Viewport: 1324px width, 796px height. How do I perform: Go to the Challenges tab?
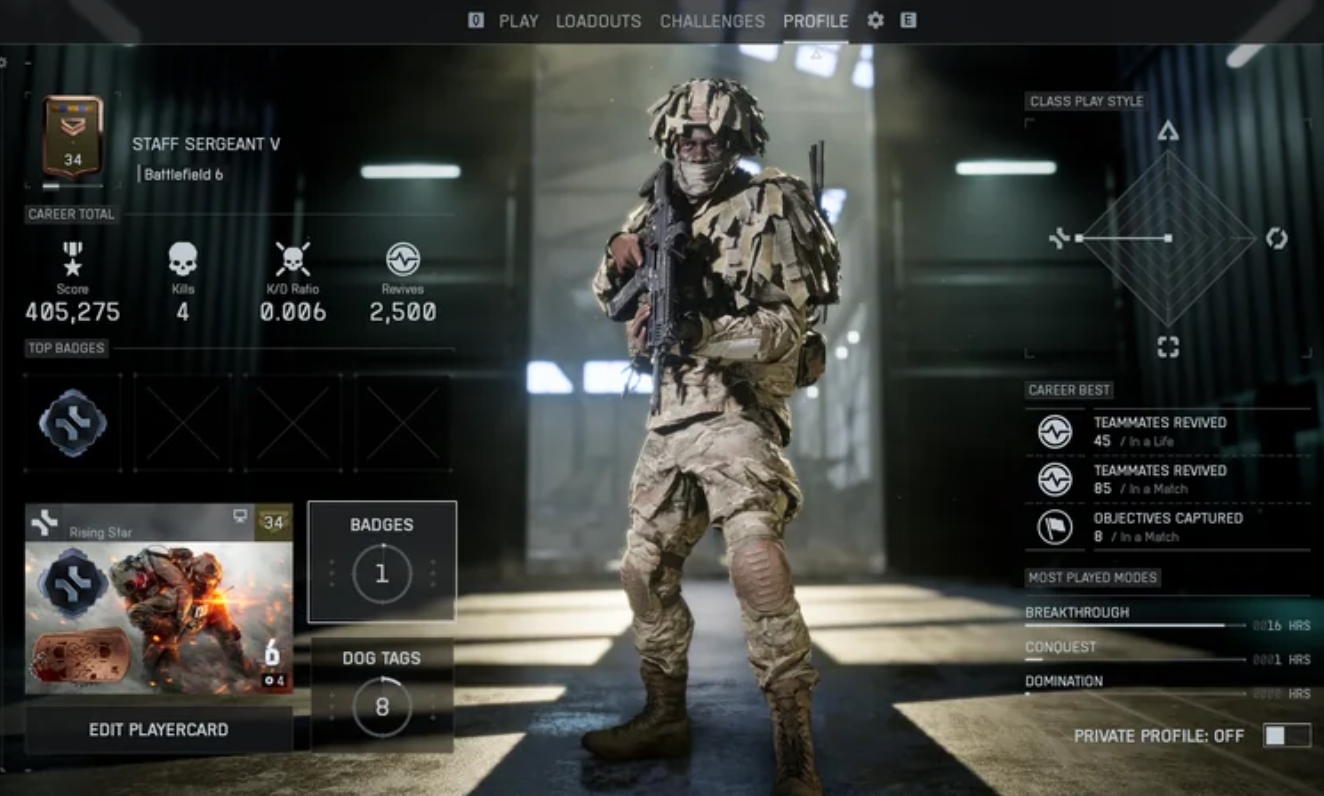pos(712,21)
